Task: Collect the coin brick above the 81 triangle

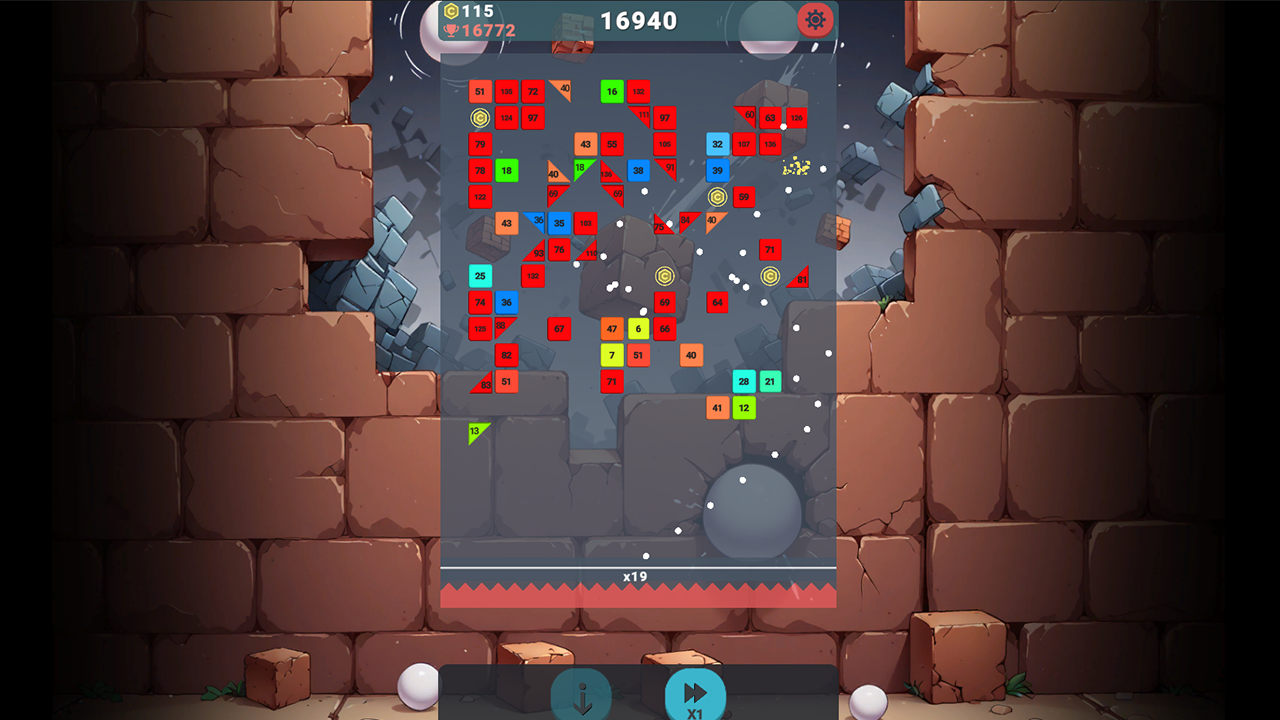Action: pyautogui.click(x=770, y=276)
